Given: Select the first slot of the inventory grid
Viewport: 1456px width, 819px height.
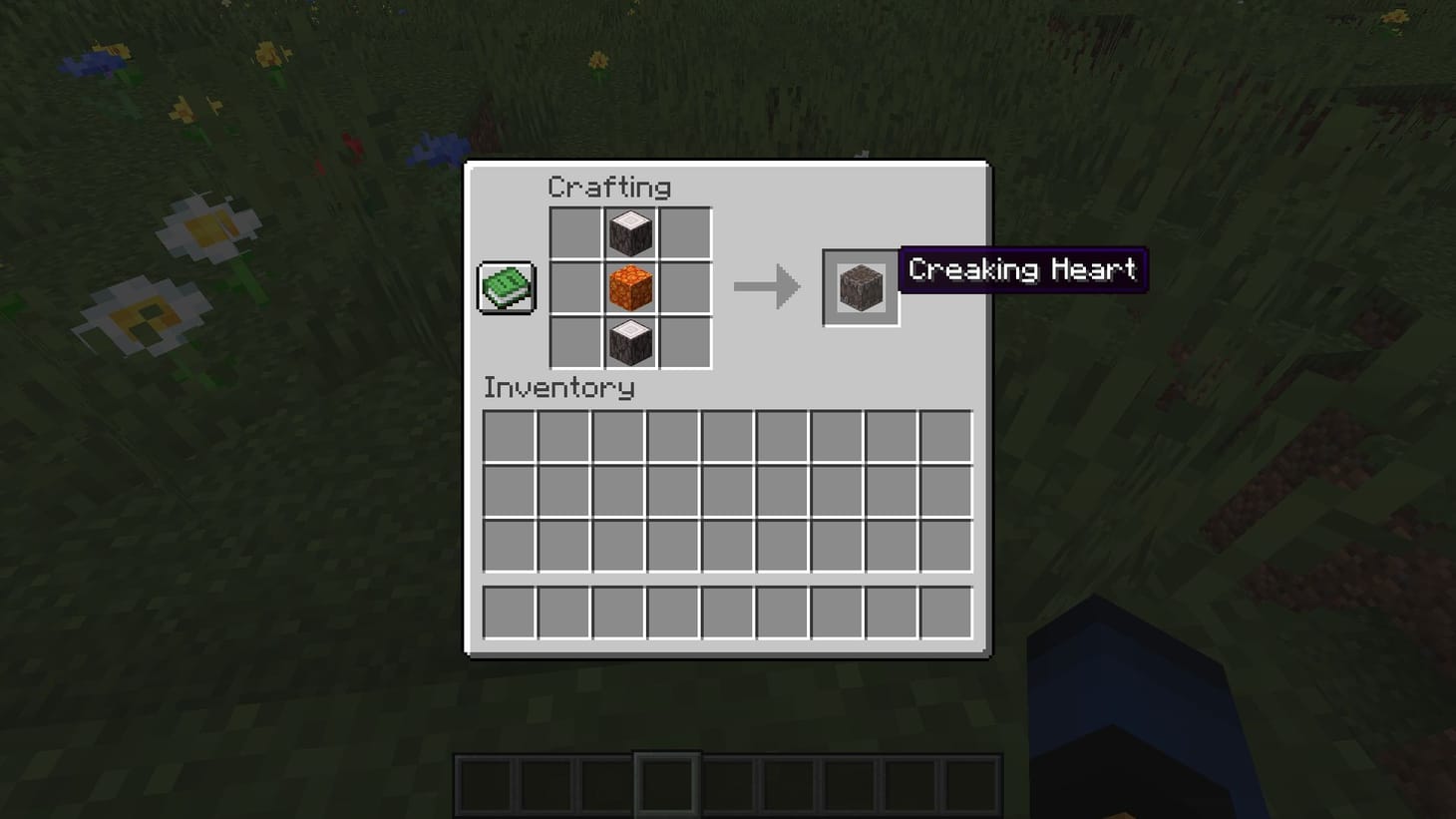Looking at the screenshot, I should (x=509, y=436).
